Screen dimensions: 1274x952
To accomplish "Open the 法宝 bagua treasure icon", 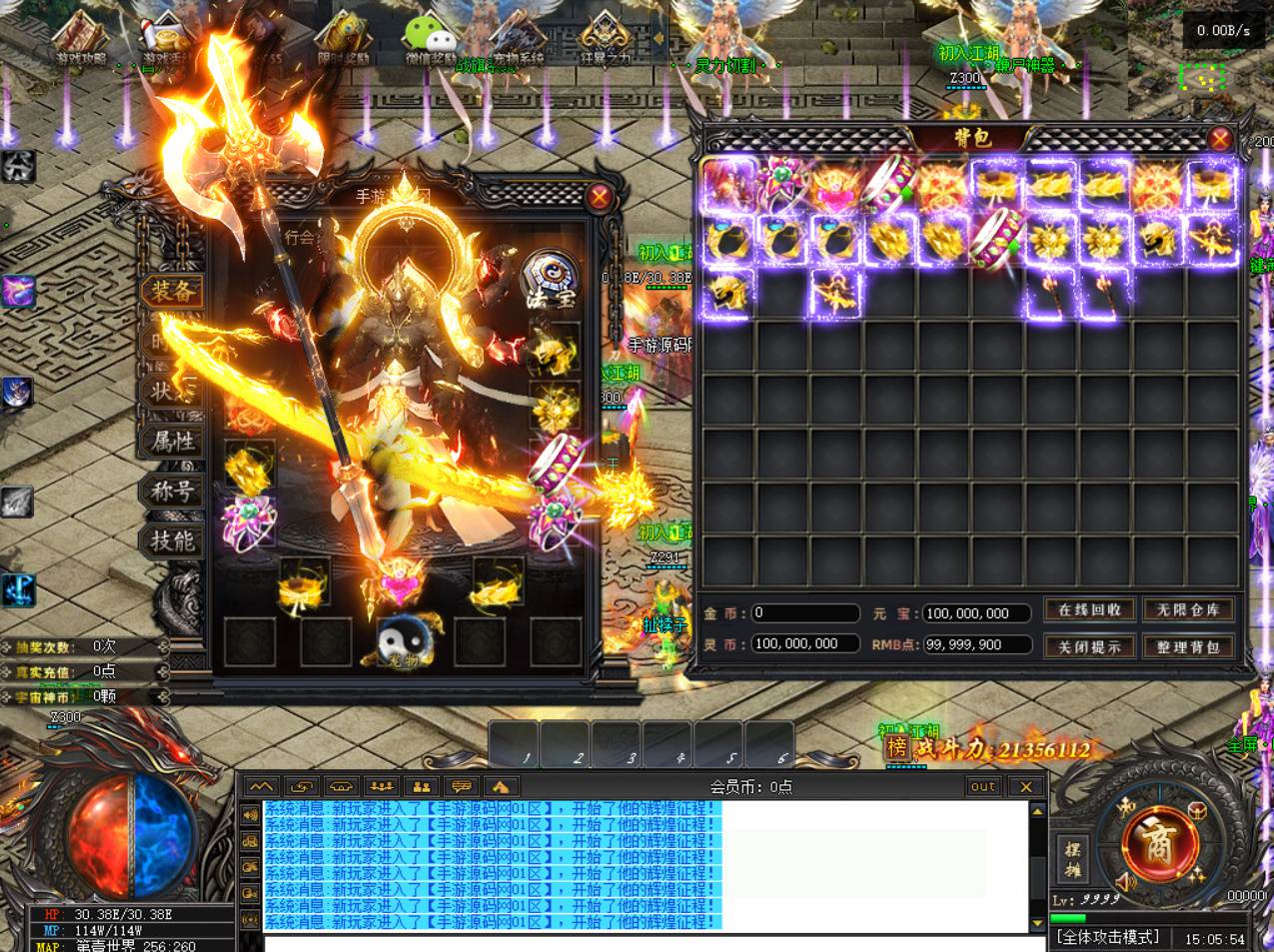I will tap(549, 279).
